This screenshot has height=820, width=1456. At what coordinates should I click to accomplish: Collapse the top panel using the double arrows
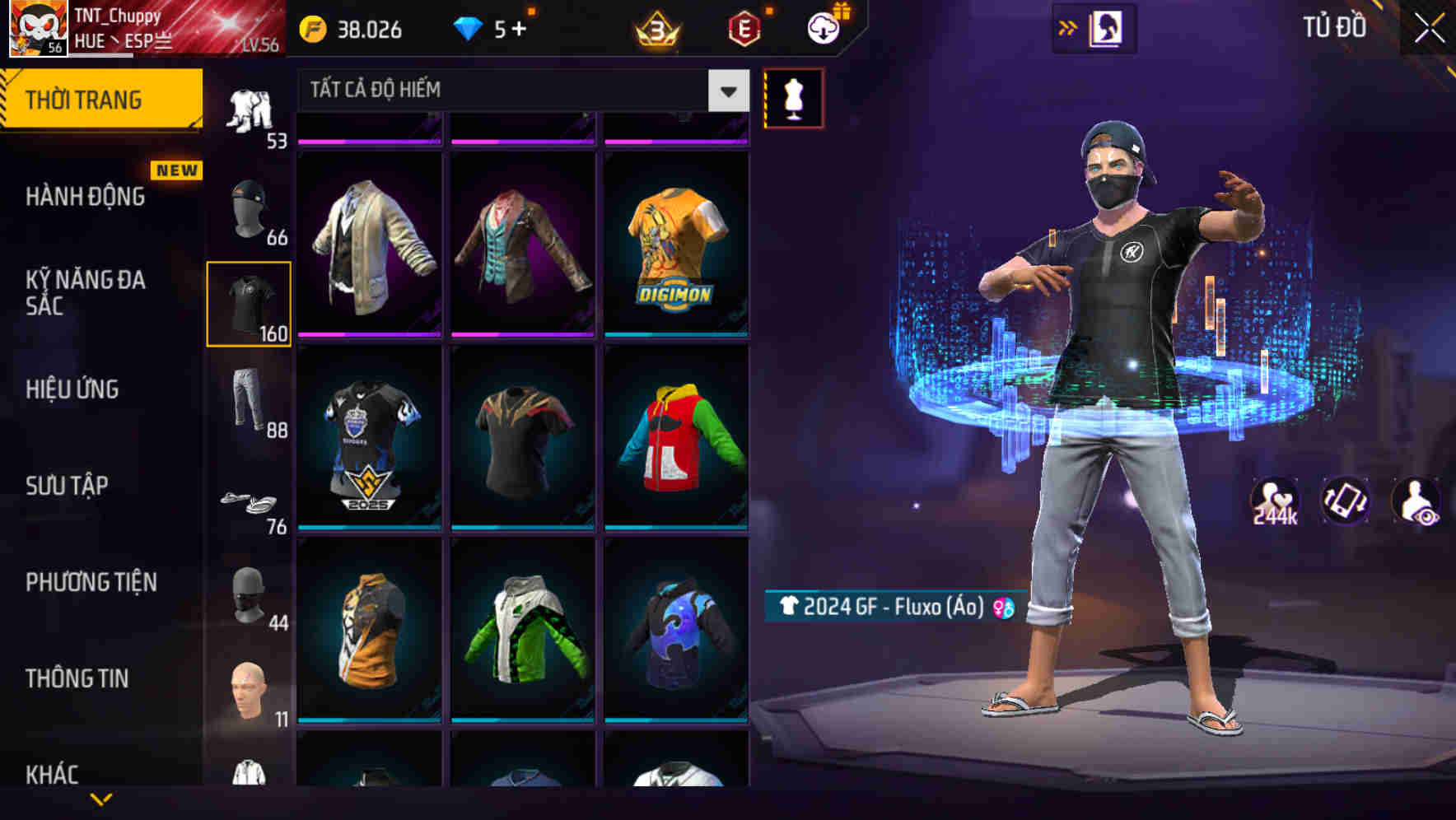(1067, 26)
